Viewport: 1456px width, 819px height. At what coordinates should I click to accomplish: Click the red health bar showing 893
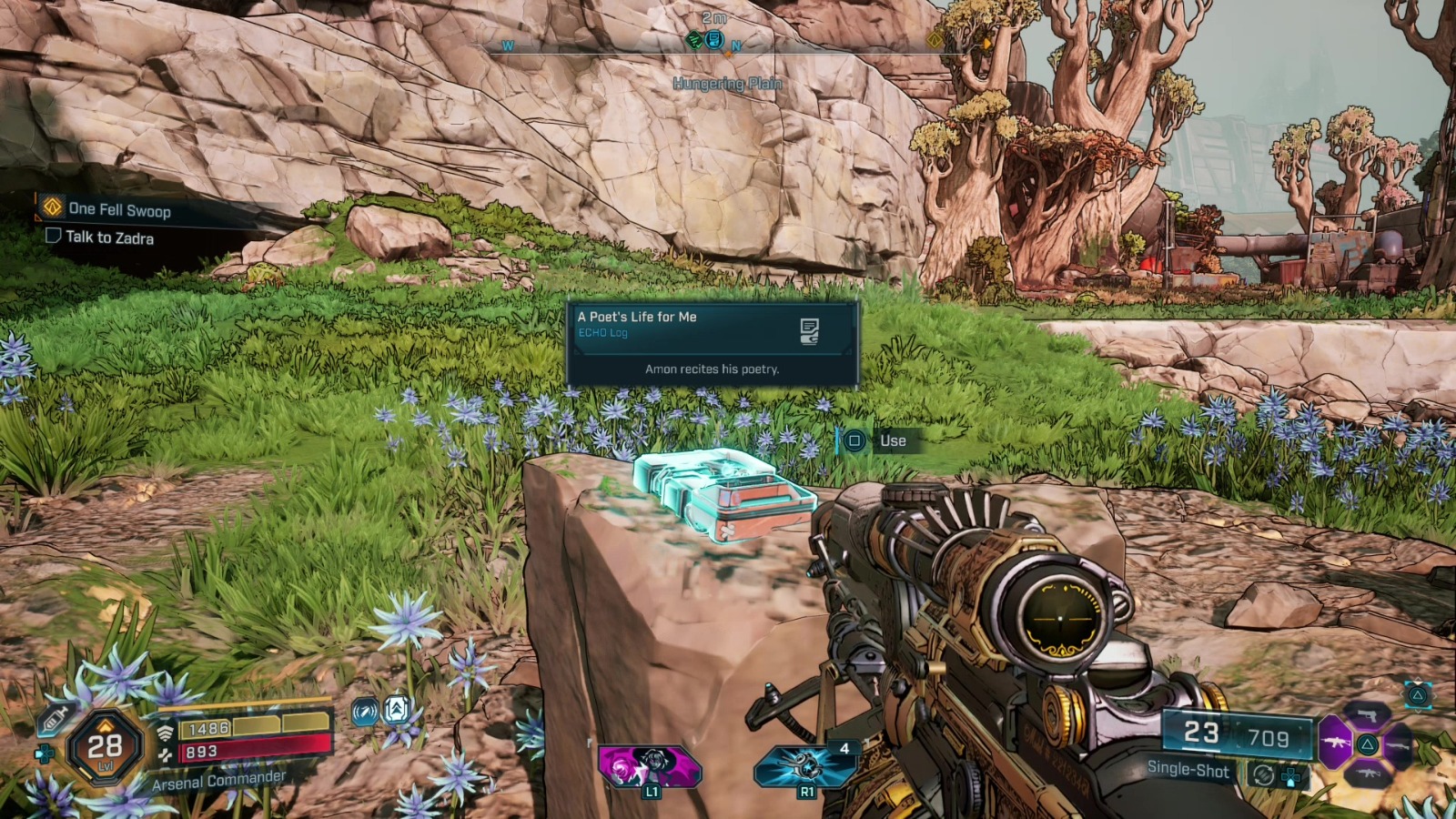tap(256, 752)
